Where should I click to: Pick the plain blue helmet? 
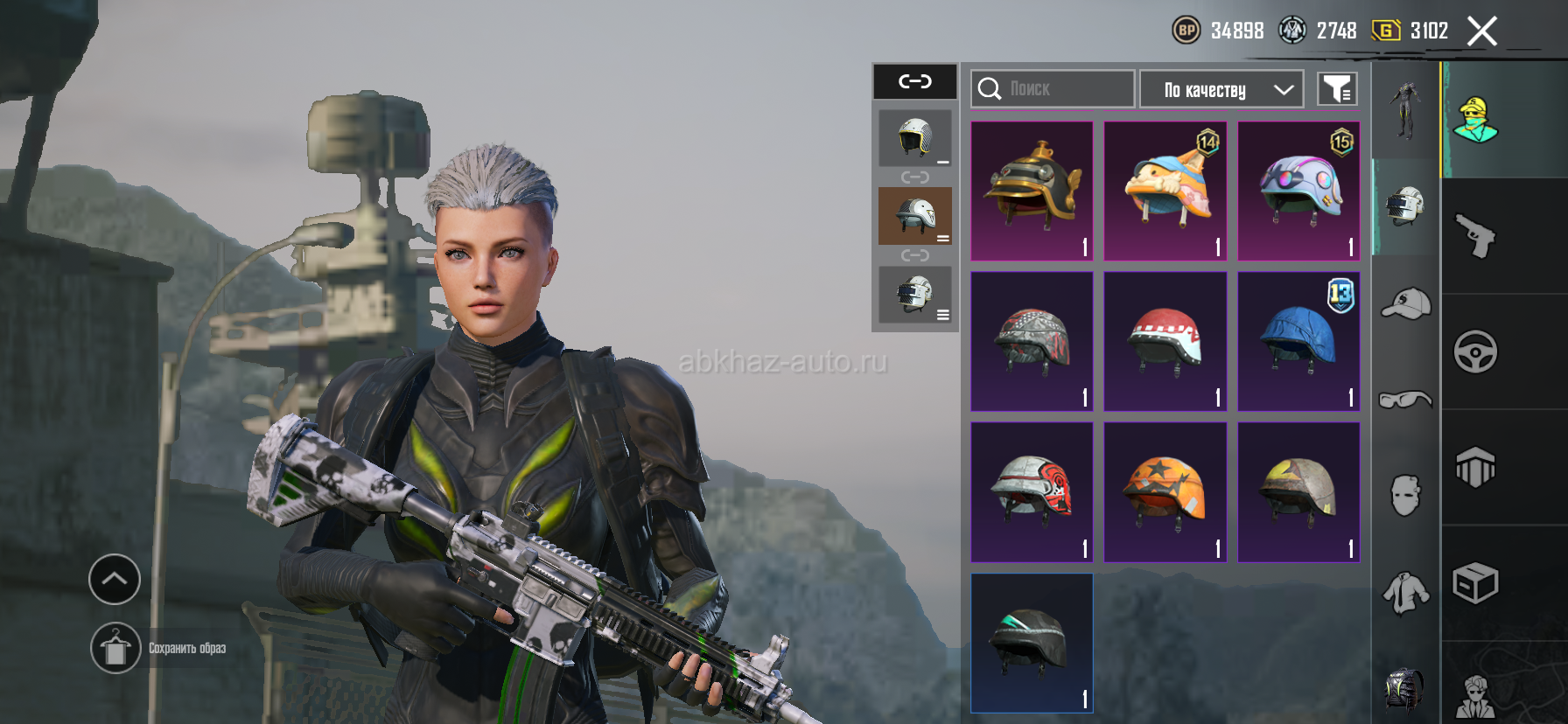[1298, 341]
